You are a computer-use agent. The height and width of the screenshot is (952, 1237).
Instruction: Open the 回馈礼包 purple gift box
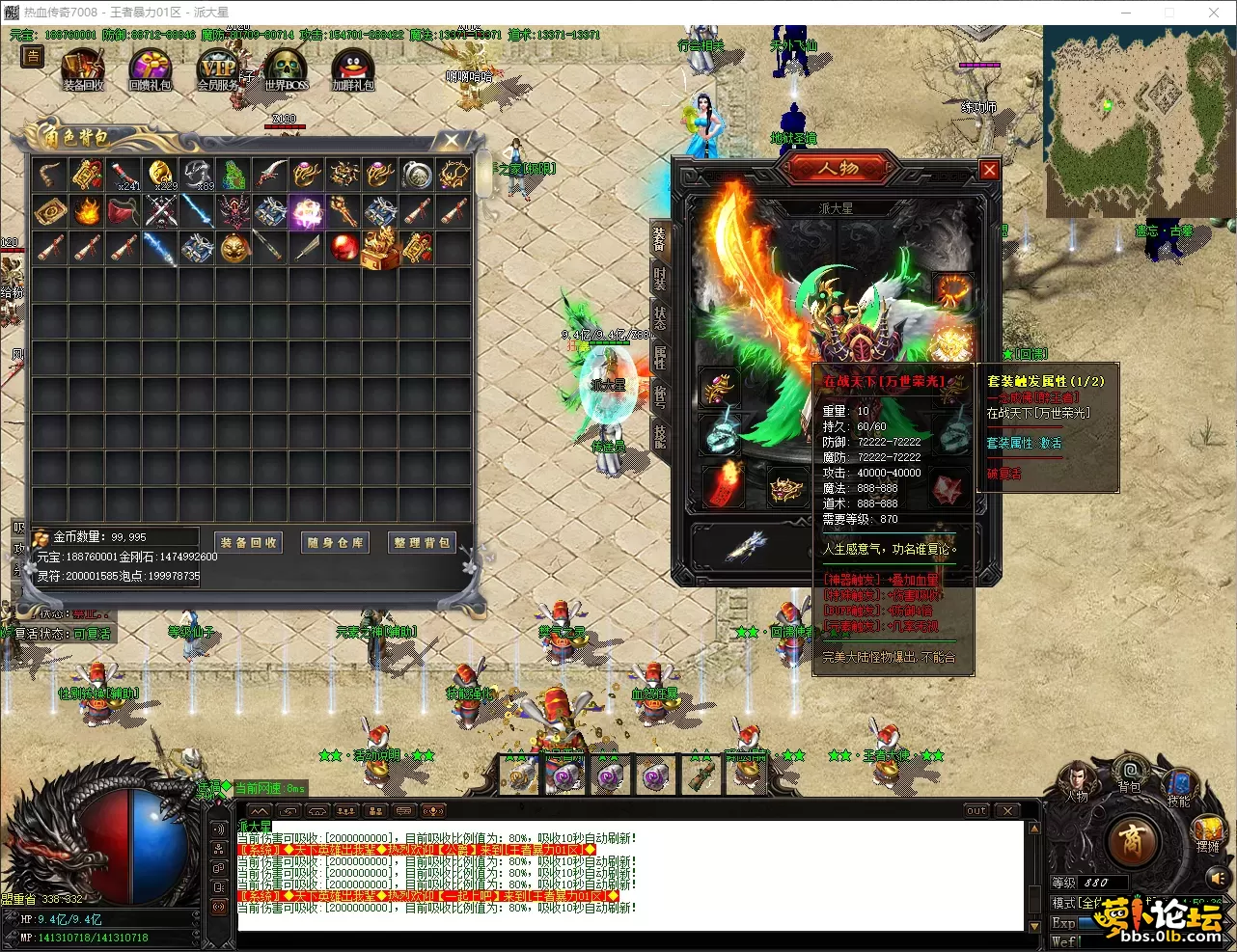[x=151, y=69]
